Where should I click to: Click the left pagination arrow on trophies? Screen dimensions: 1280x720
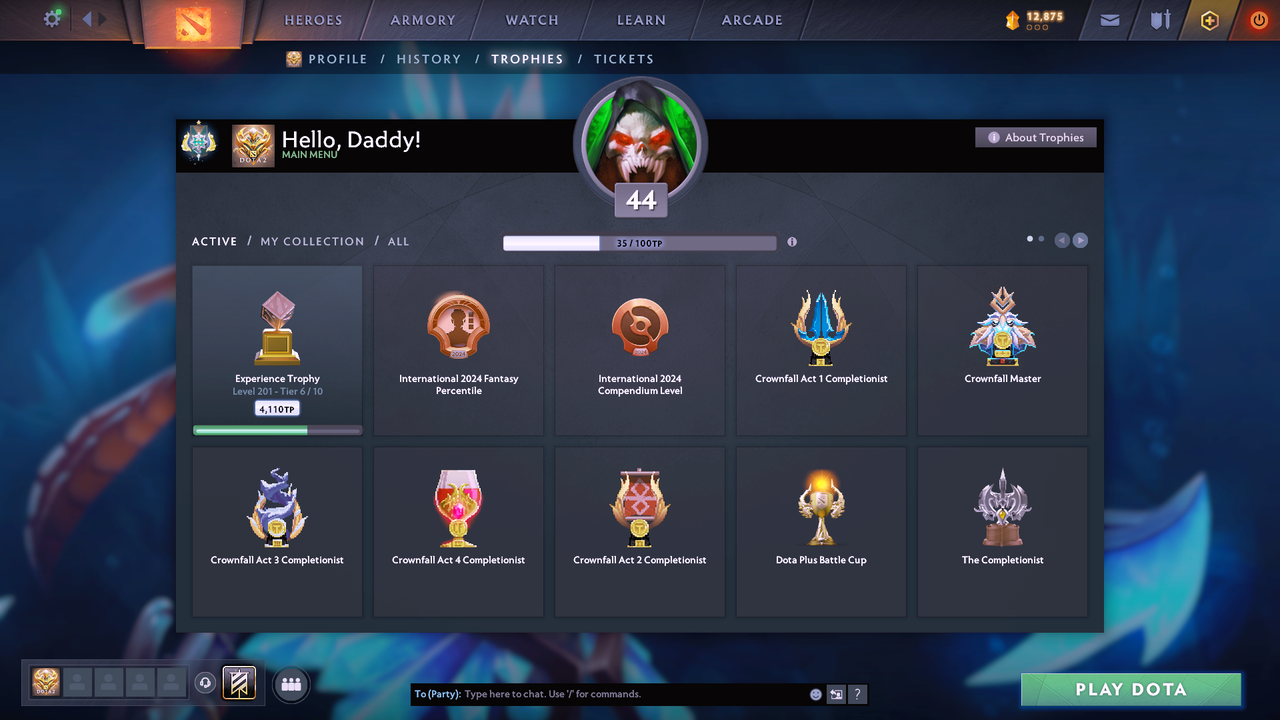click(1061, 240)
